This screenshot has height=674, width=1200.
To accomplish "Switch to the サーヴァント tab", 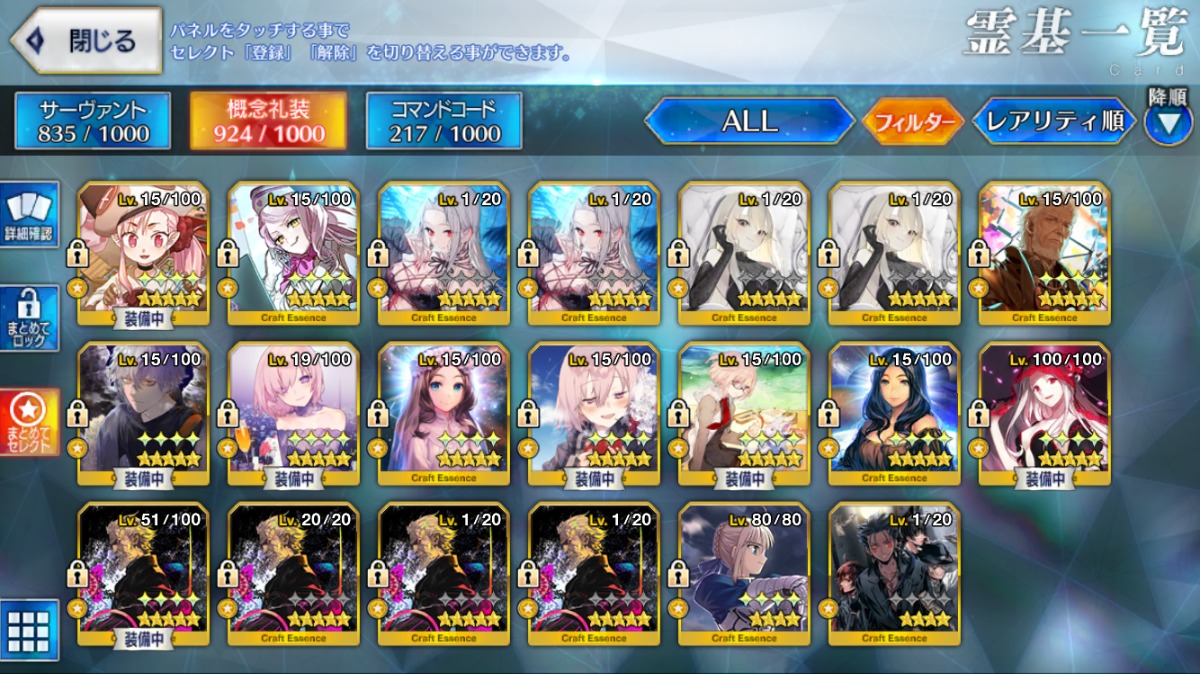I will [93, 121].
